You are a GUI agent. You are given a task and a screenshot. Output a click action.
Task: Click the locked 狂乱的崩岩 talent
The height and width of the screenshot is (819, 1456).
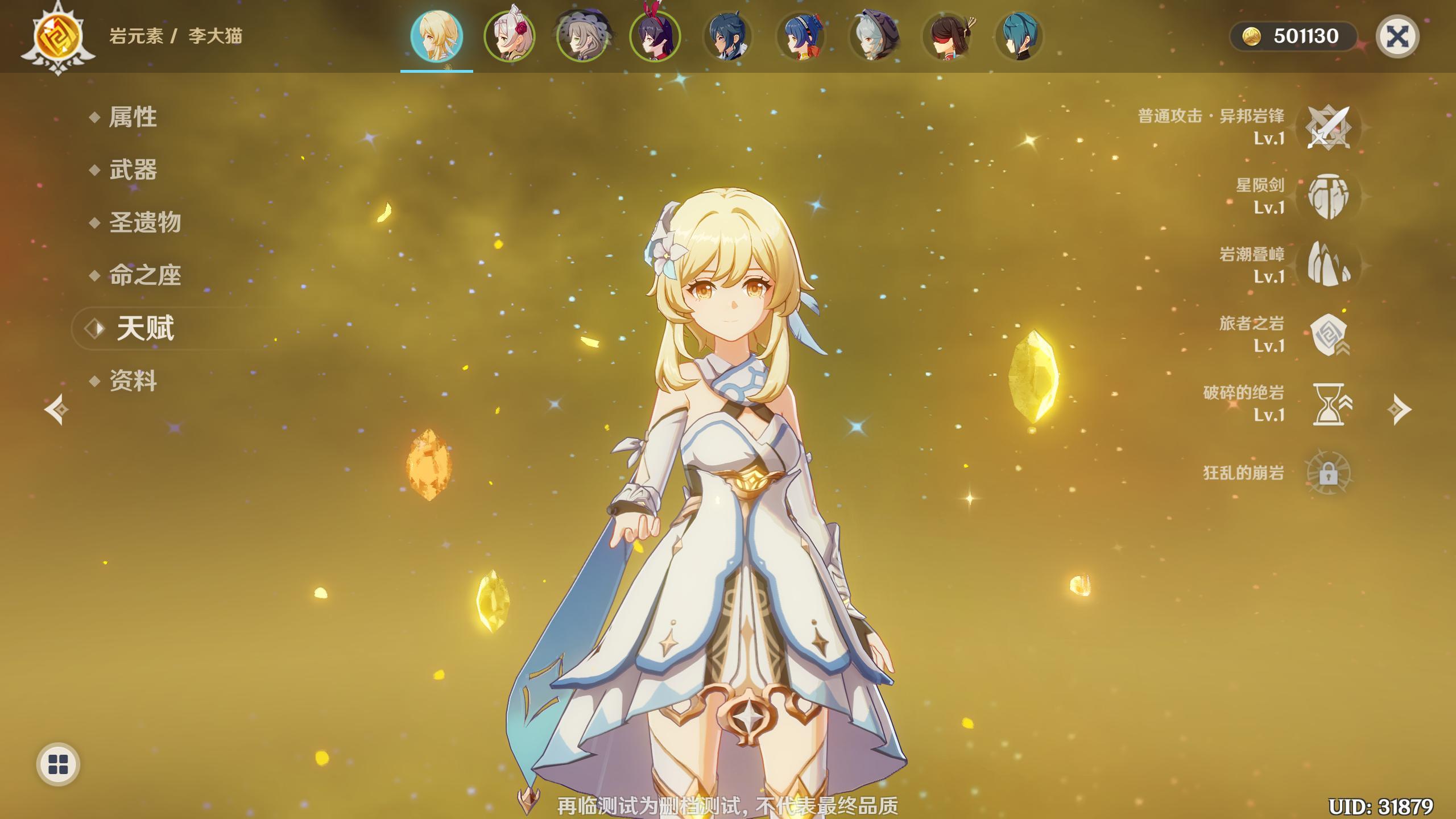pos(1328,473)
